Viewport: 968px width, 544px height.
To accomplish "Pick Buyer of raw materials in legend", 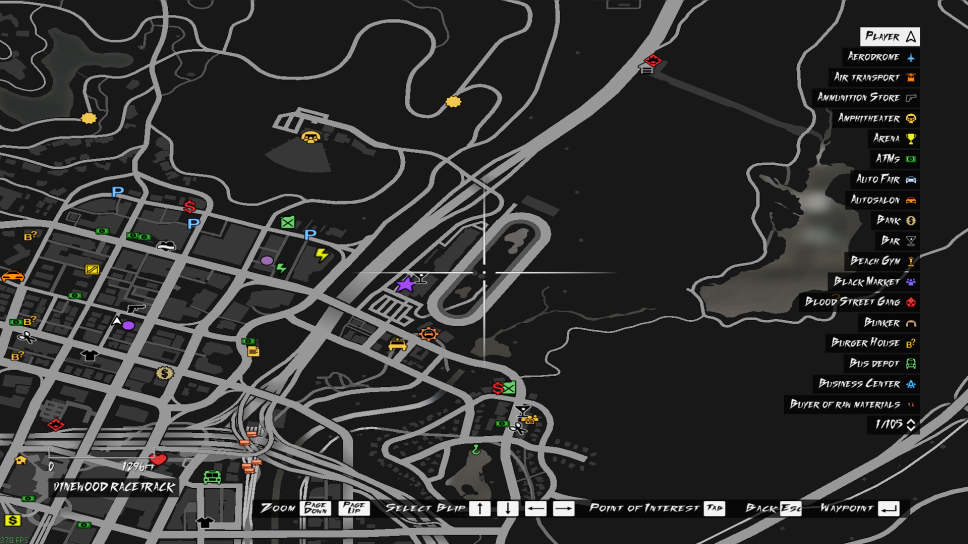I will pyautogui.click(x=852, y=404).
